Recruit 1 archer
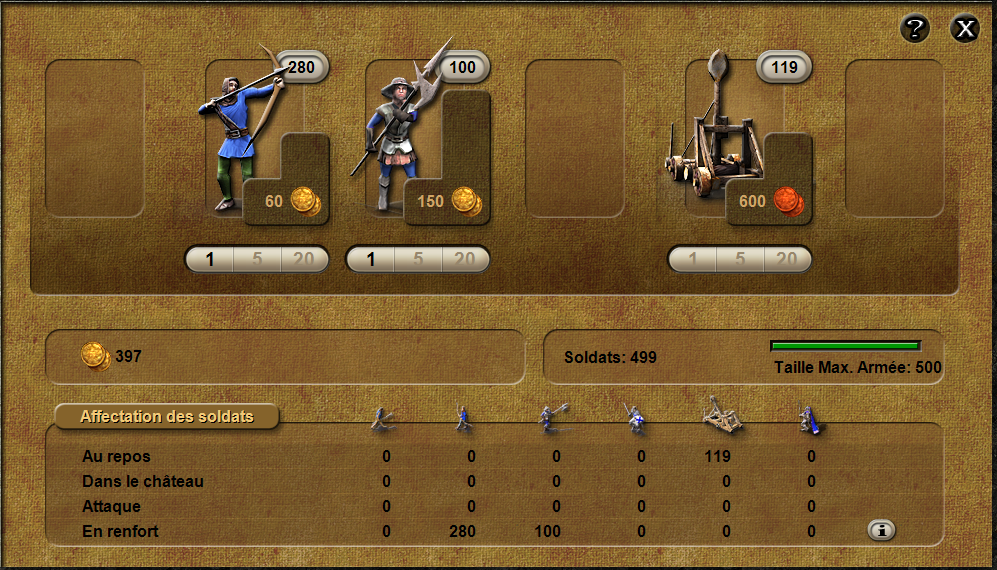997x570 pixels. point(210,260)
